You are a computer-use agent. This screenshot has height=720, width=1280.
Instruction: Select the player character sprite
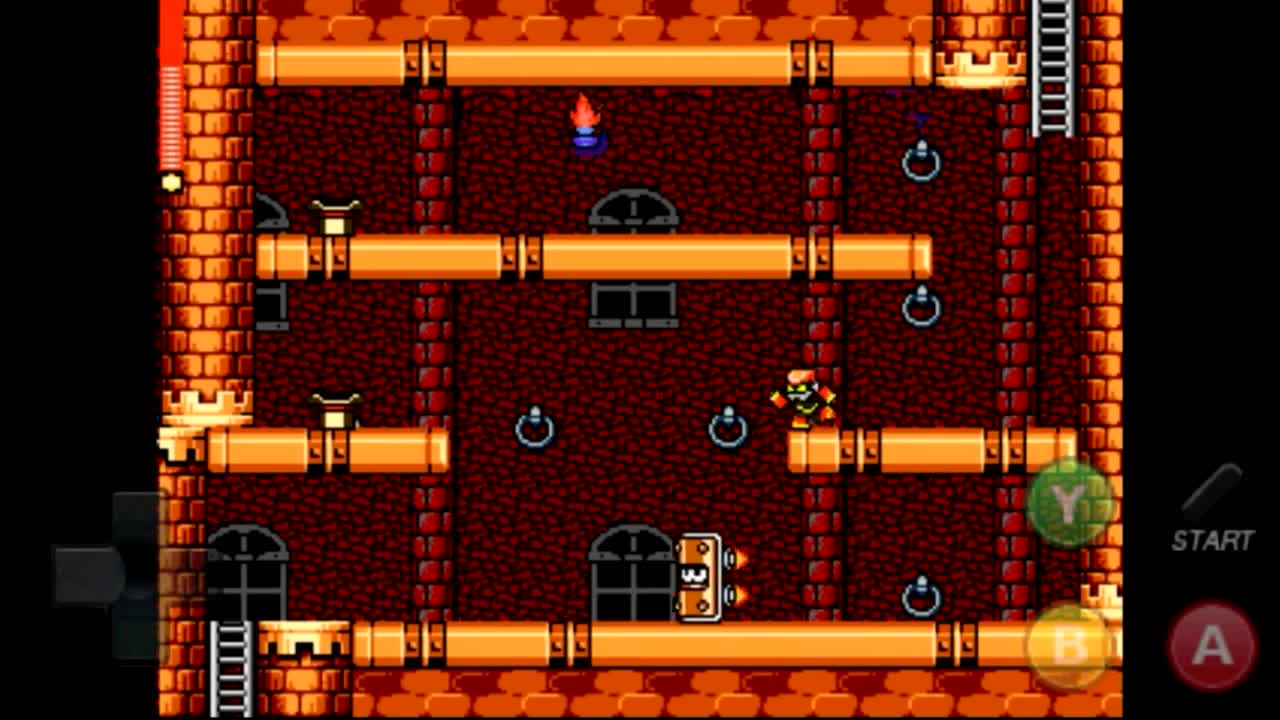point(805,400)
